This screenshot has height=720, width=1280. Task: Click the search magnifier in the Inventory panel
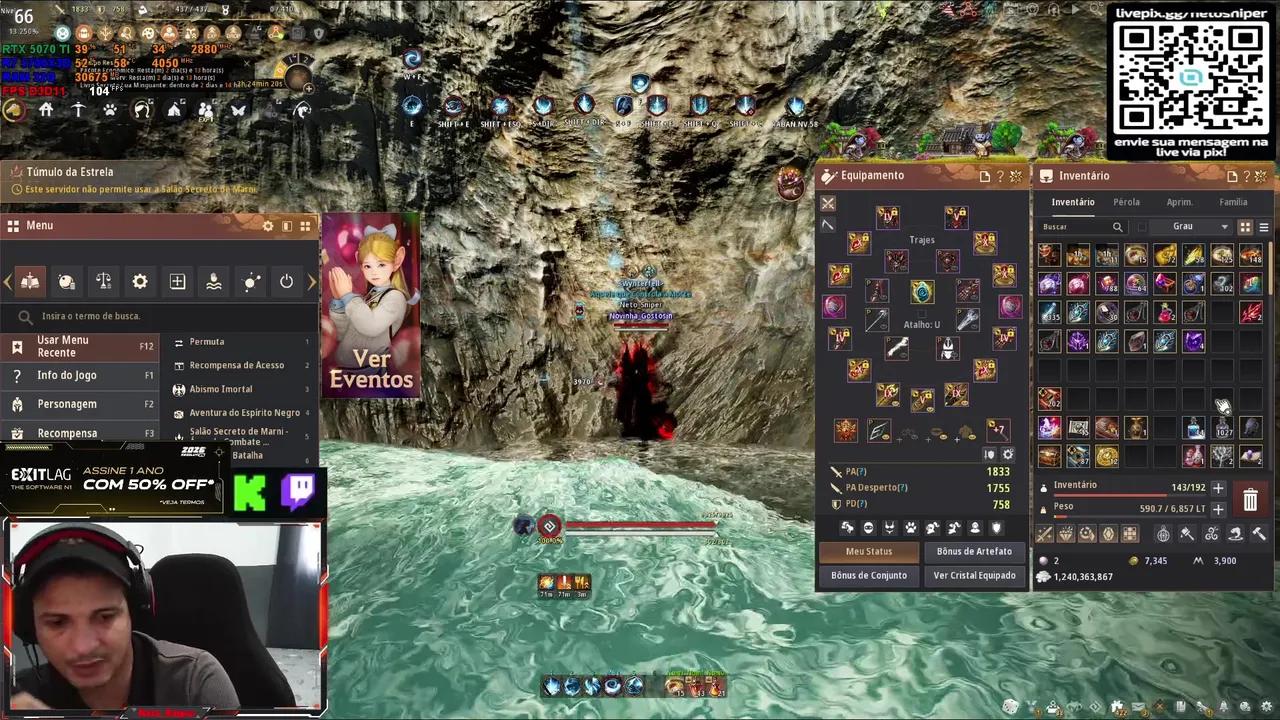(x=1117, y=226)
